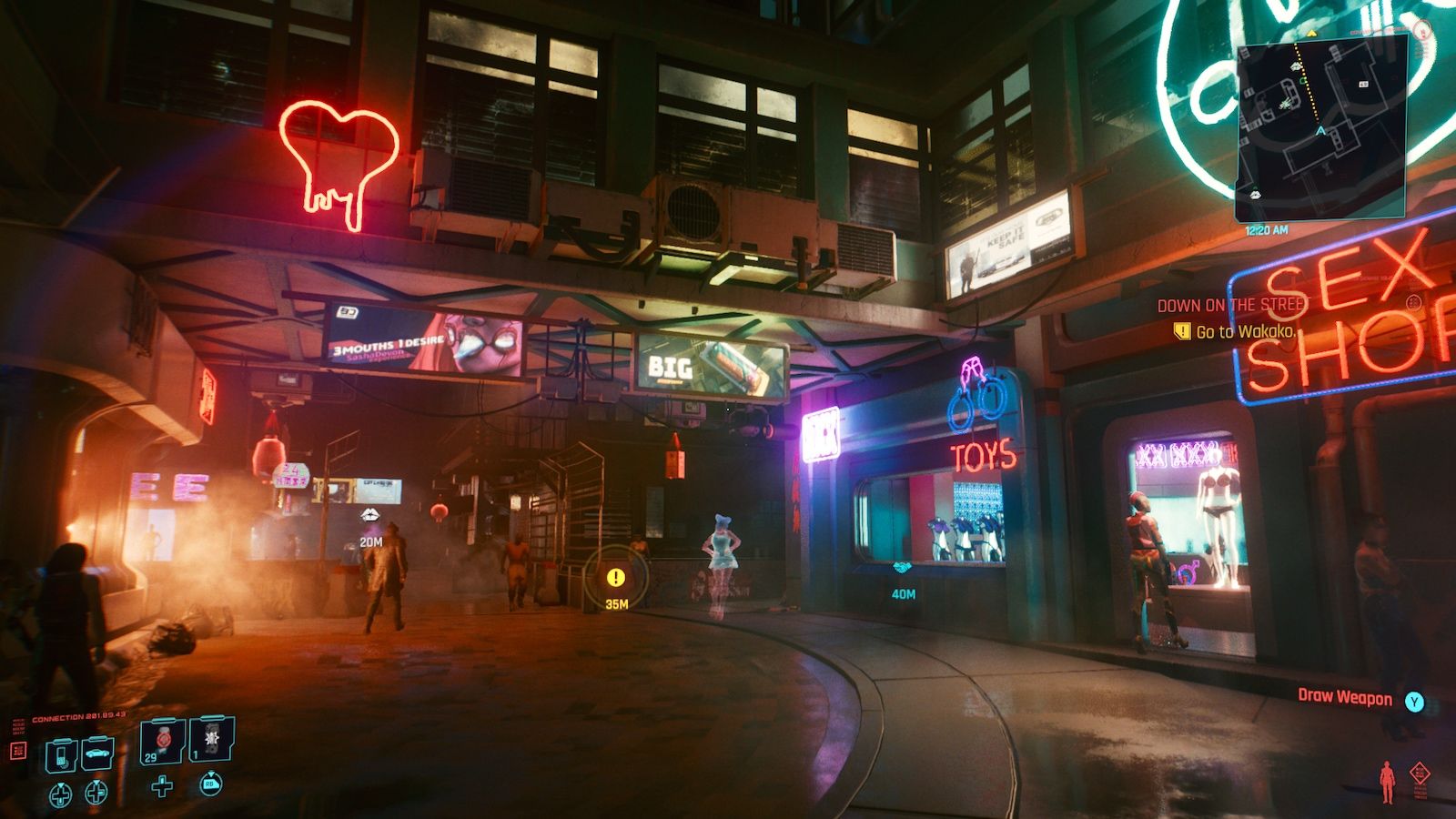This screenshot has height=819, width=1456.
Task: Select the handshake marker at 40M
Action: (902, 568)
